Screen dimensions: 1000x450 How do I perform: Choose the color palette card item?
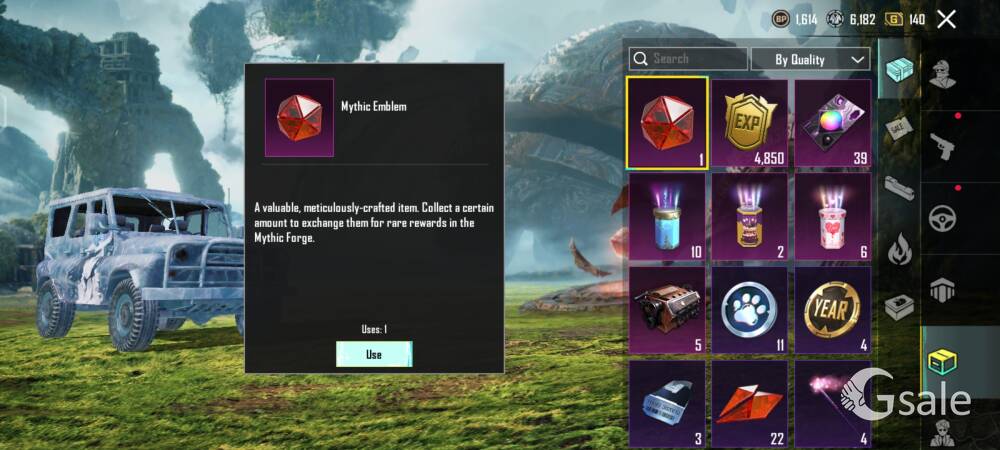click(832, 122)
